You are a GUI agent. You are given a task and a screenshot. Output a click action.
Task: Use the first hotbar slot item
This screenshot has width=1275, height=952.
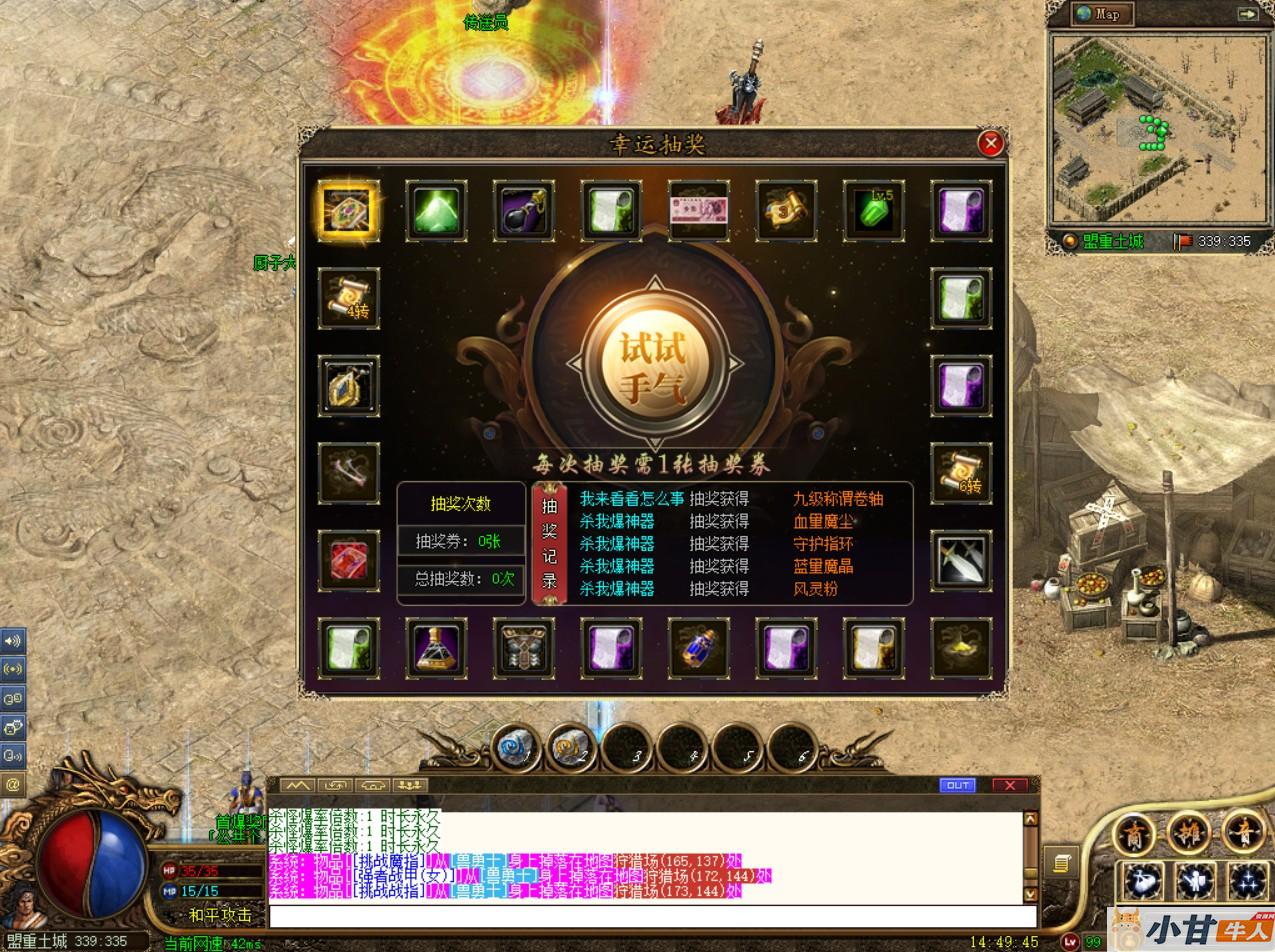516,748
